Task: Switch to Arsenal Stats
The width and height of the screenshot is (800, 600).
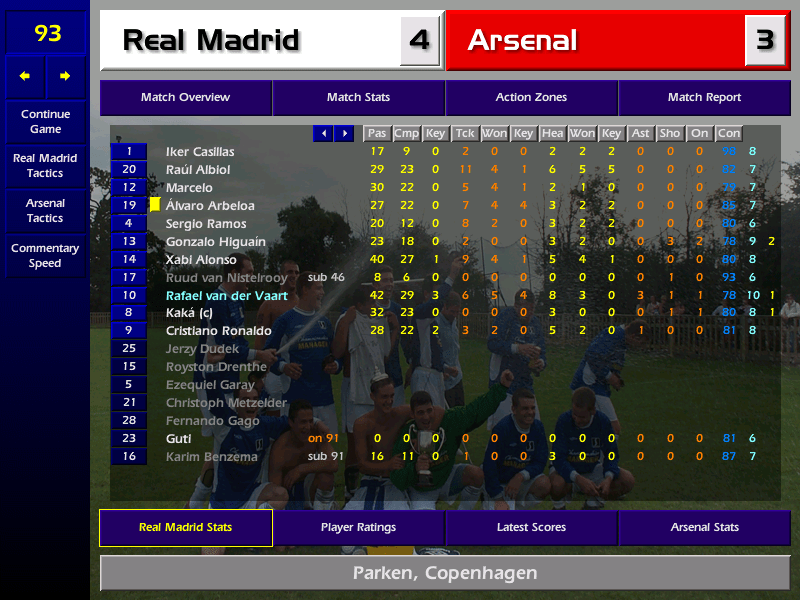Action: (x=704, y=528)
